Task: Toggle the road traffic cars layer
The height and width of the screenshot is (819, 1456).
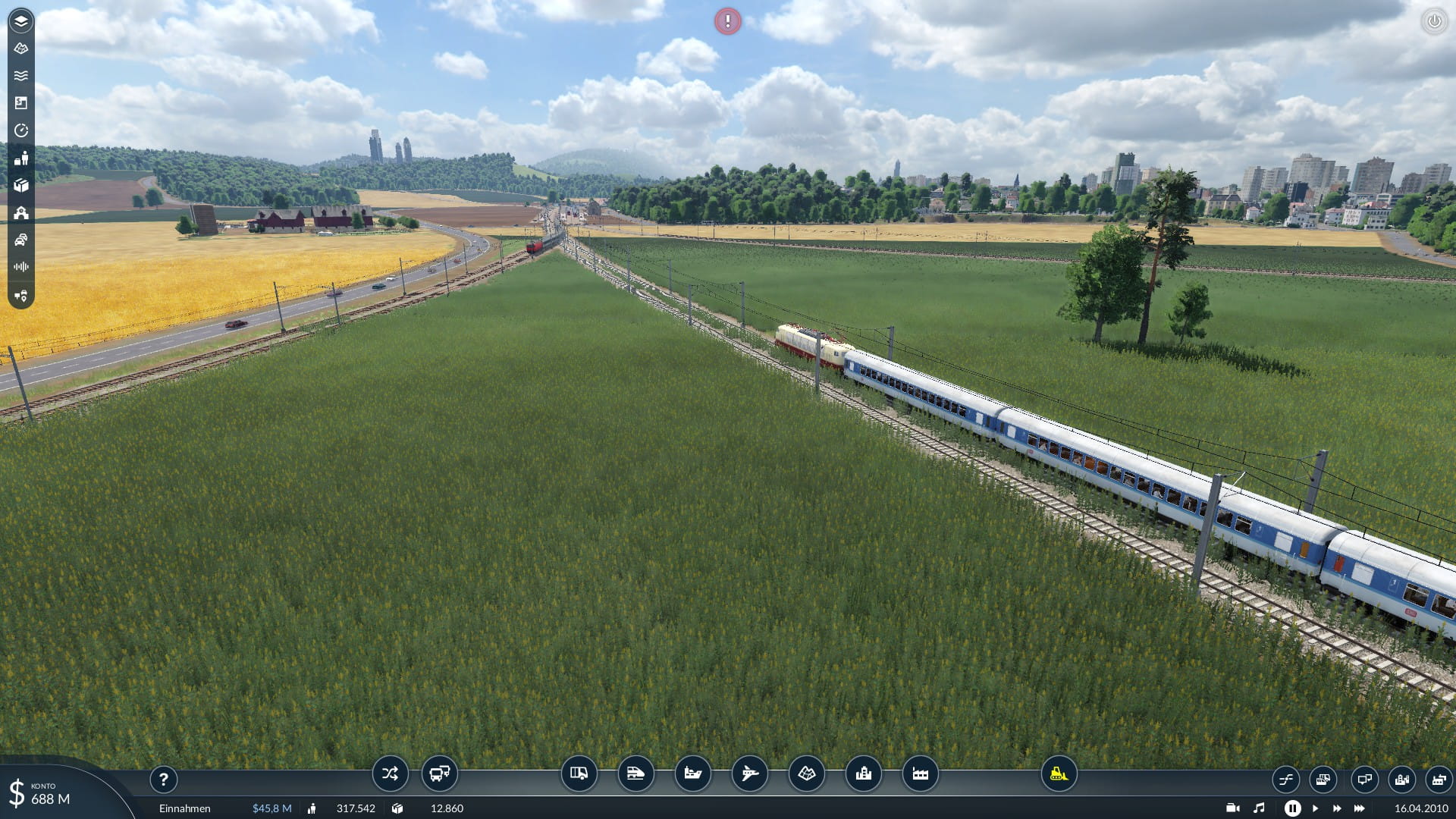Action: pos(21,240)
